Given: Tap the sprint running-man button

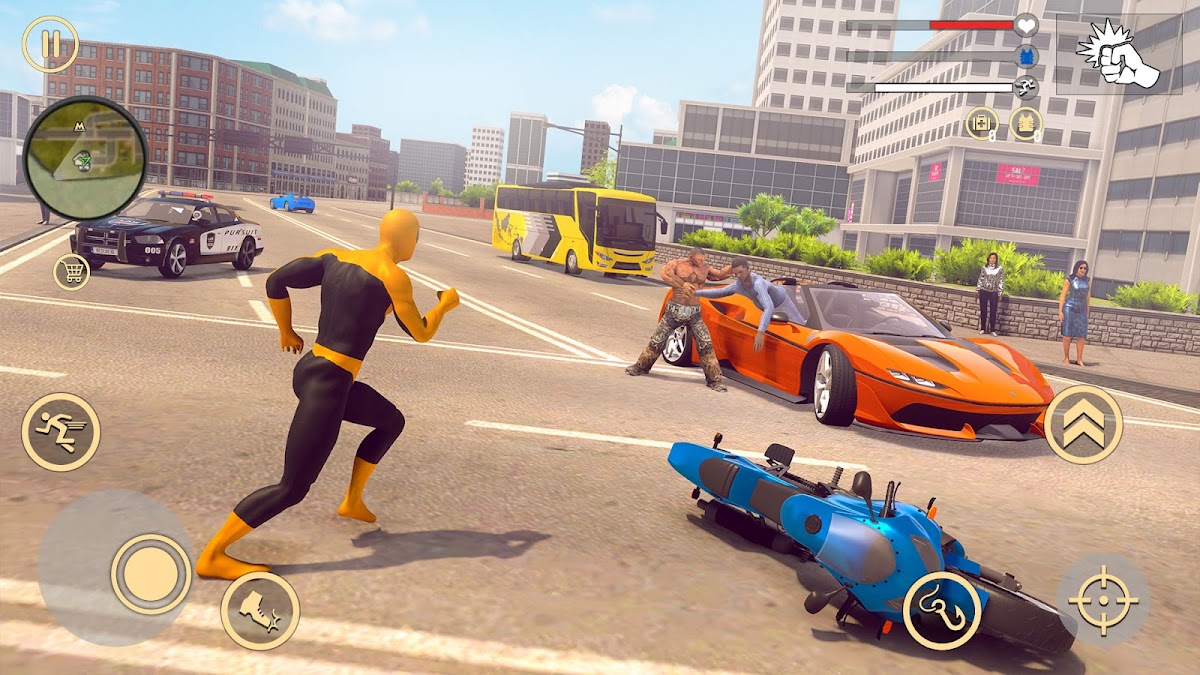Looking at the screenshot, I should tap(61, 432).
